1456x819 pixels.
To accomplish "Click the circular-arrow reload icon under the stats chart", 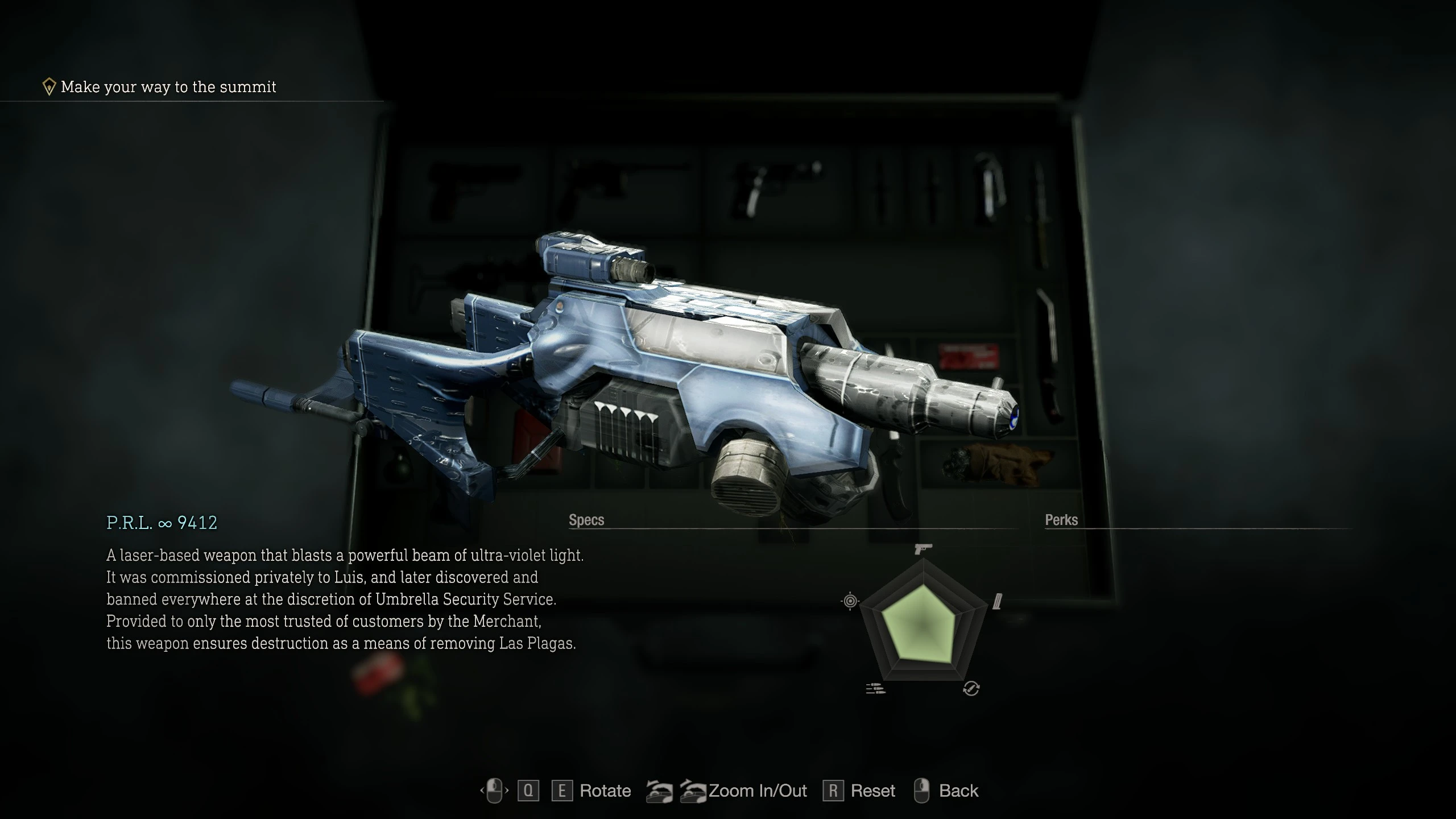I will [971, 689].
